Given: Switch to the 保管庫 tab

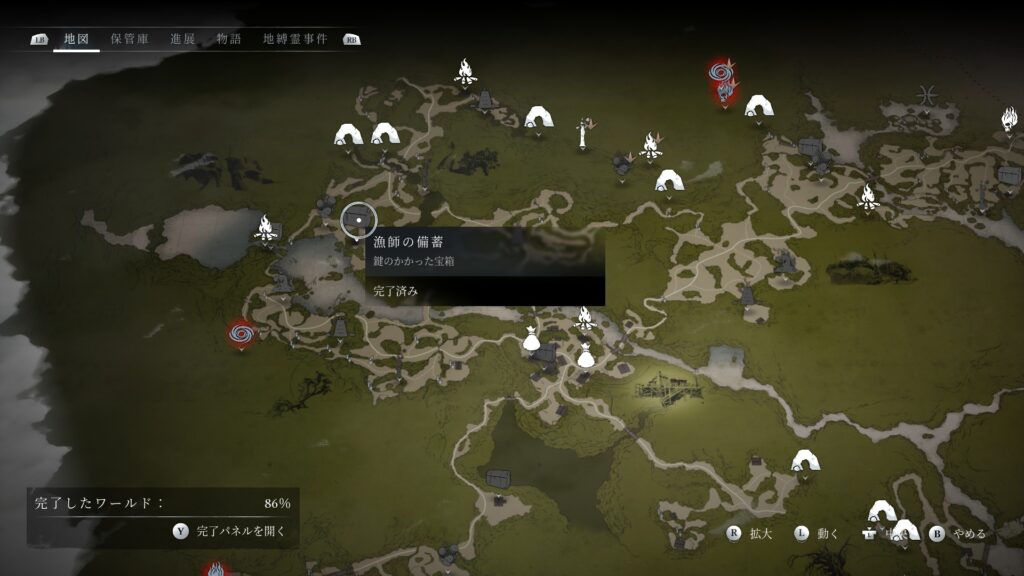Looking at the screenshot, I should click(x=129, y=39).
